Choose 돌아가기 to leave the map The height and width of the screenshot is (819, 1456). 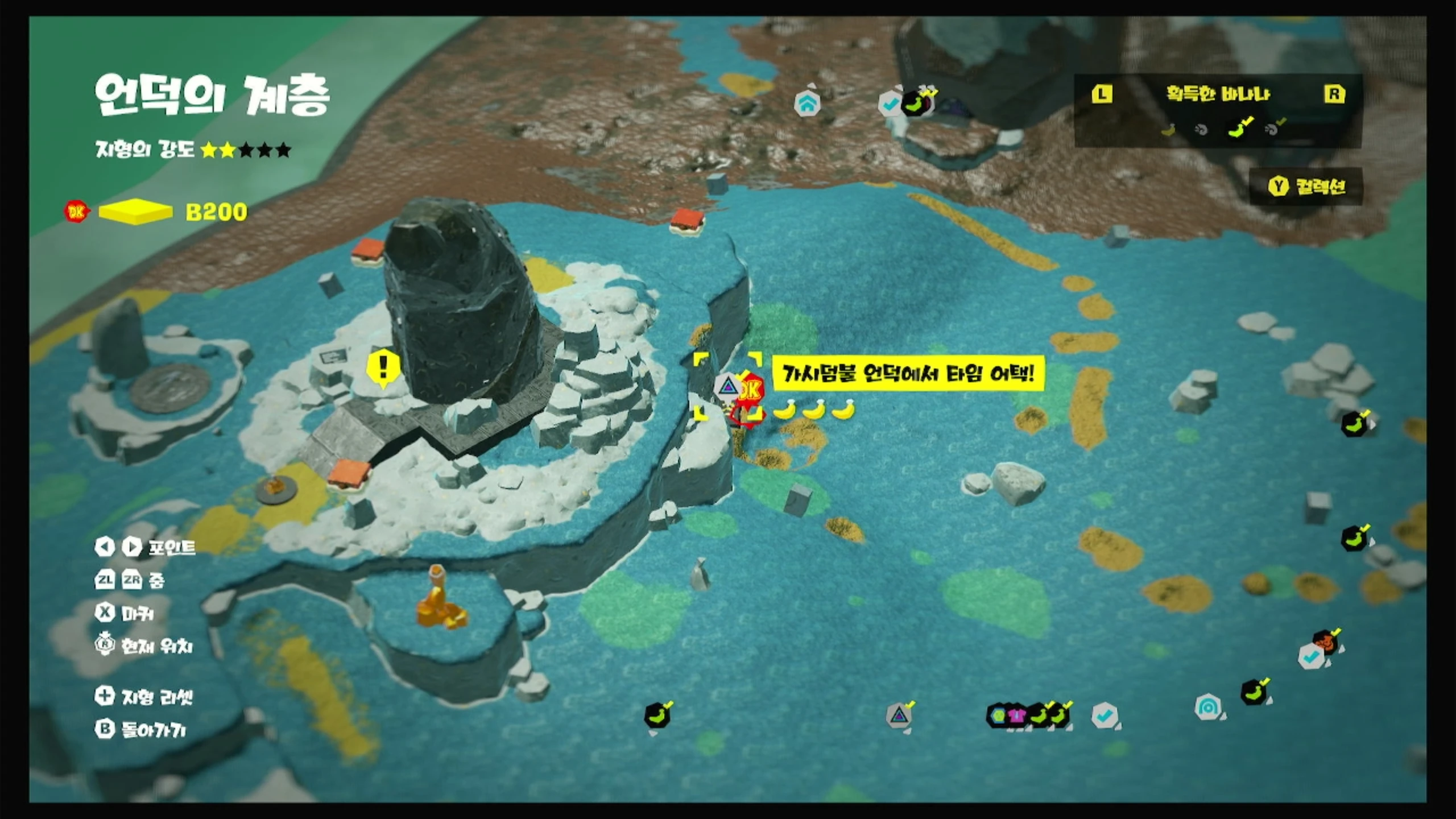pyautogui.click(x=140, y=730)
